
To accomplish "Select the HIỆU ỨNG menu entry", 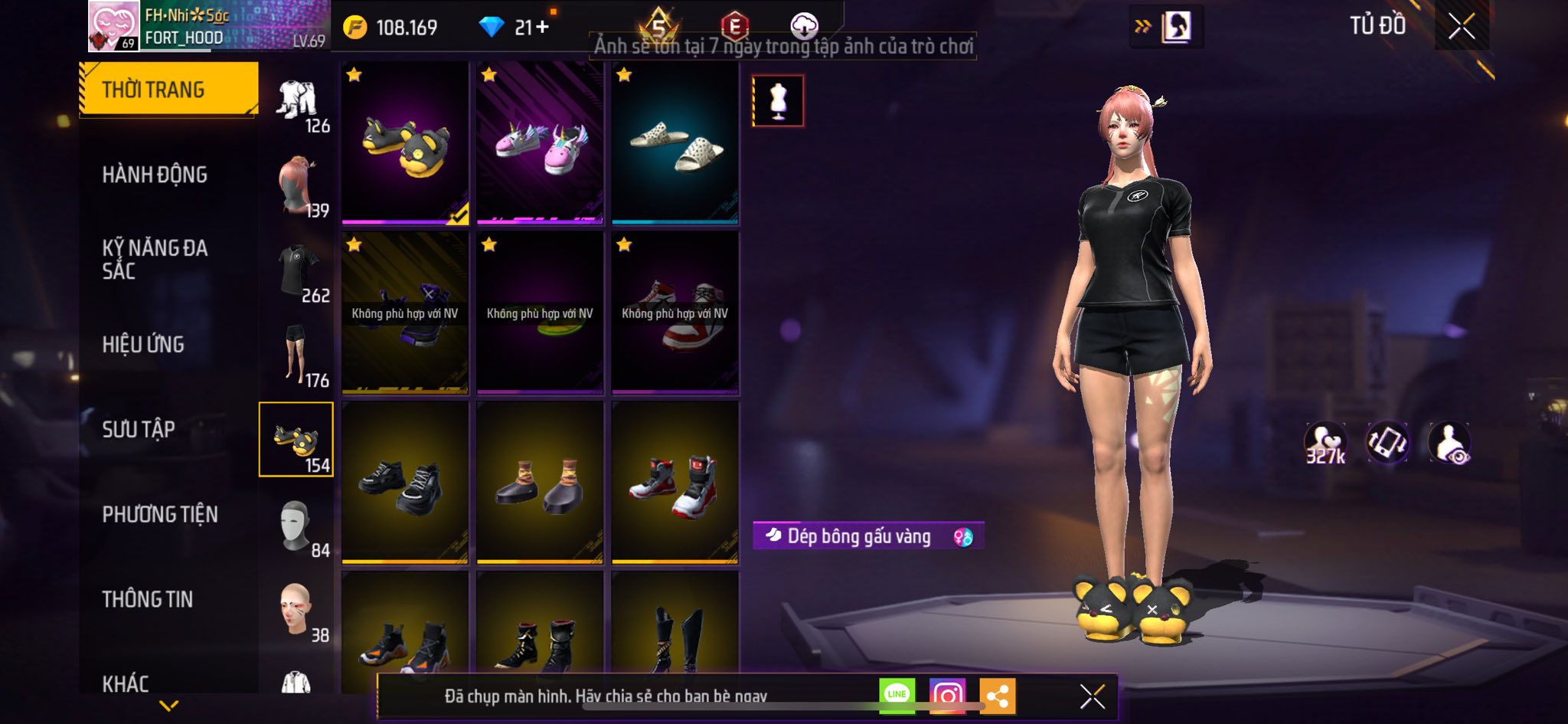I will click(x=143, y=345).
